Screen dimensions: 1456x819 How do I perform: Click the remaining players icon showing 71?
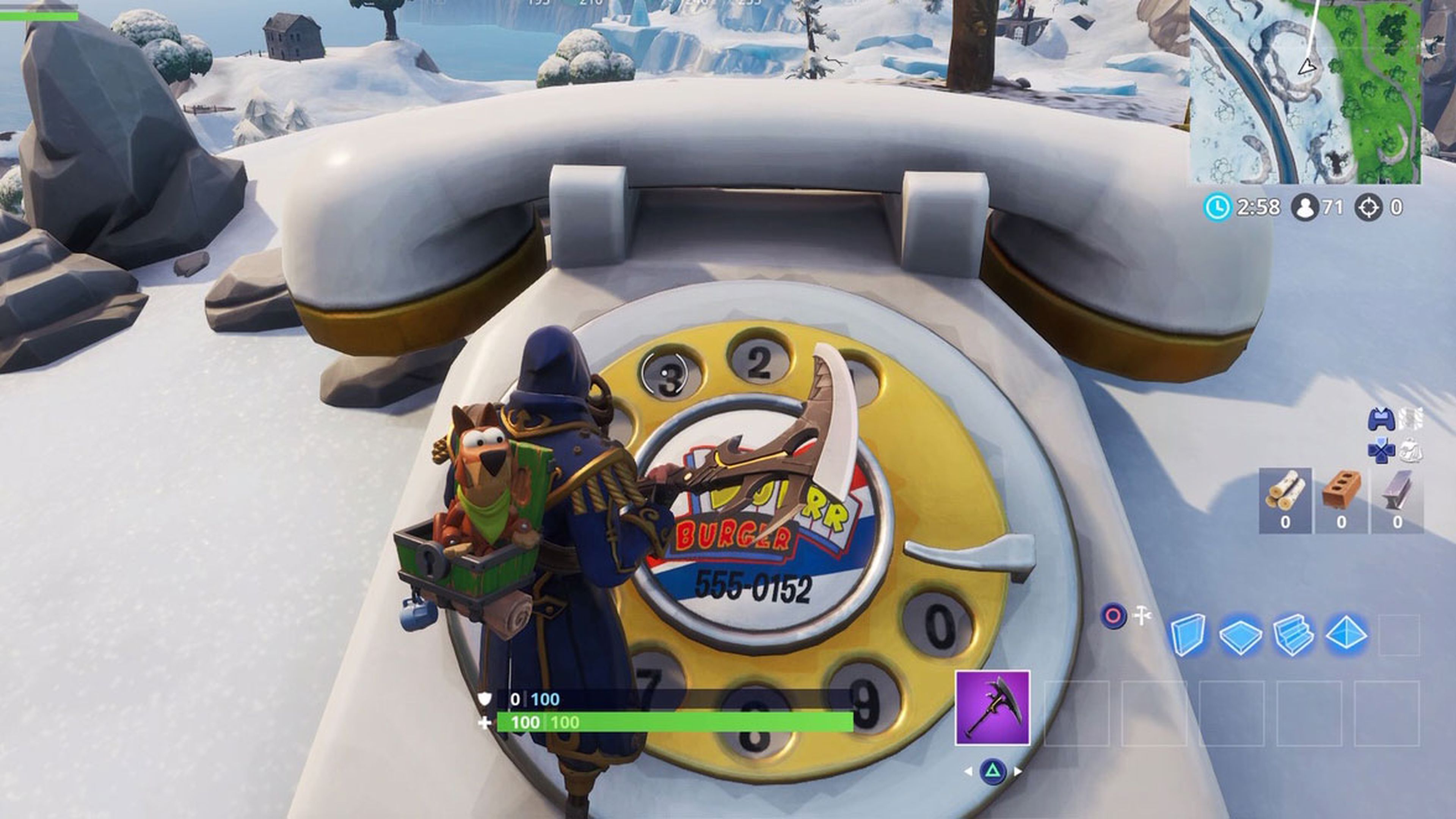[x=1305, y=208]
